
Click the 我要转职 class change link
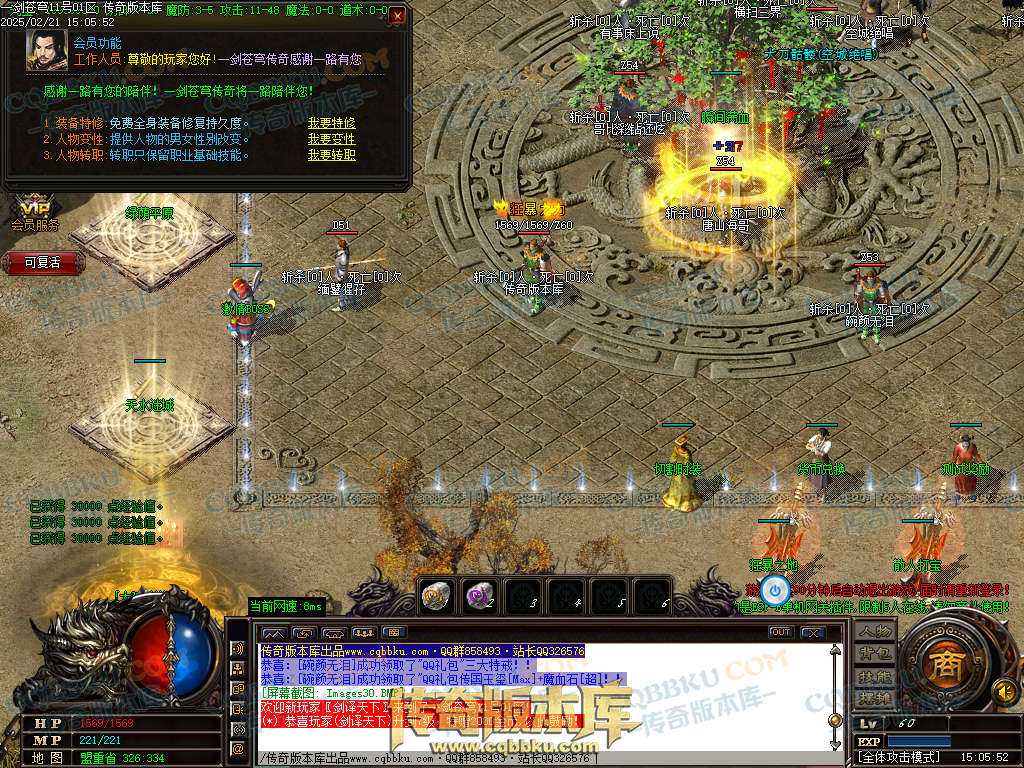coord(331,155)
